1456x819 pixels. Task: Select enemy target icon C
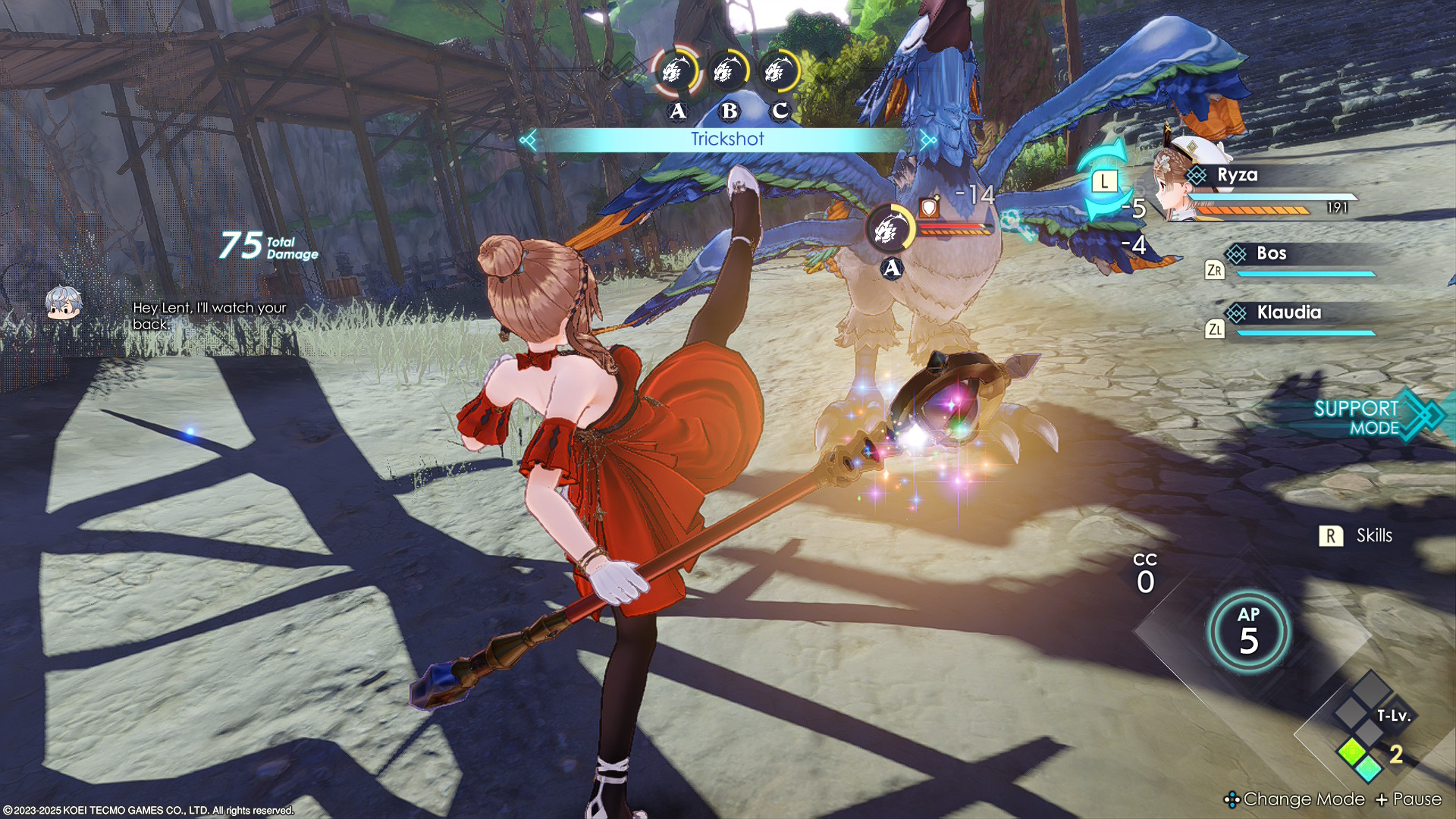pyautogui.click(x=779, y=72)
